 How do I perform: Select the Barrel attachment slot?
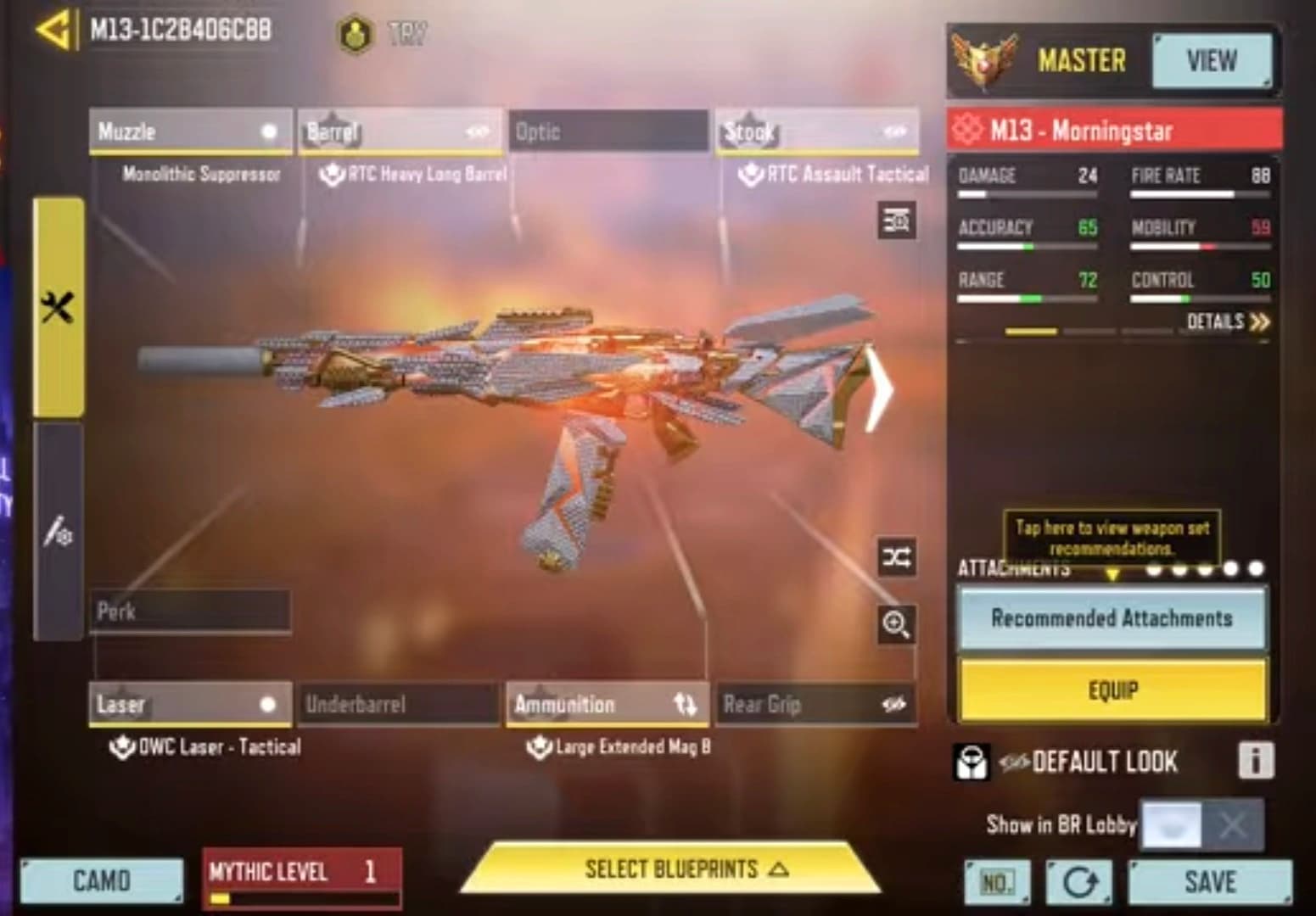[399, 132]
